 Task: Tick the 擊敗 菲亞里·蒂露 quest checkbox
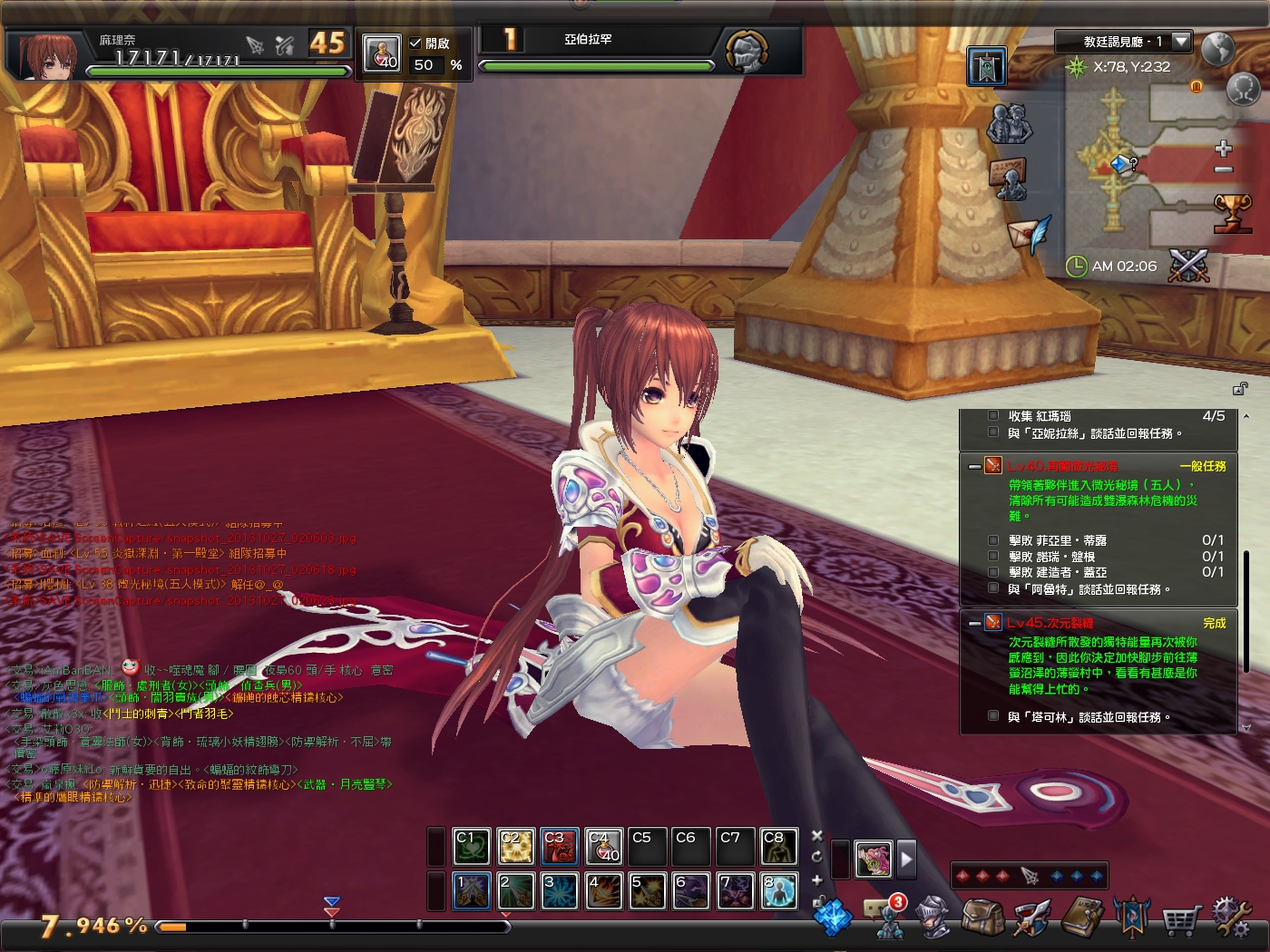click(x=993, y=540)
